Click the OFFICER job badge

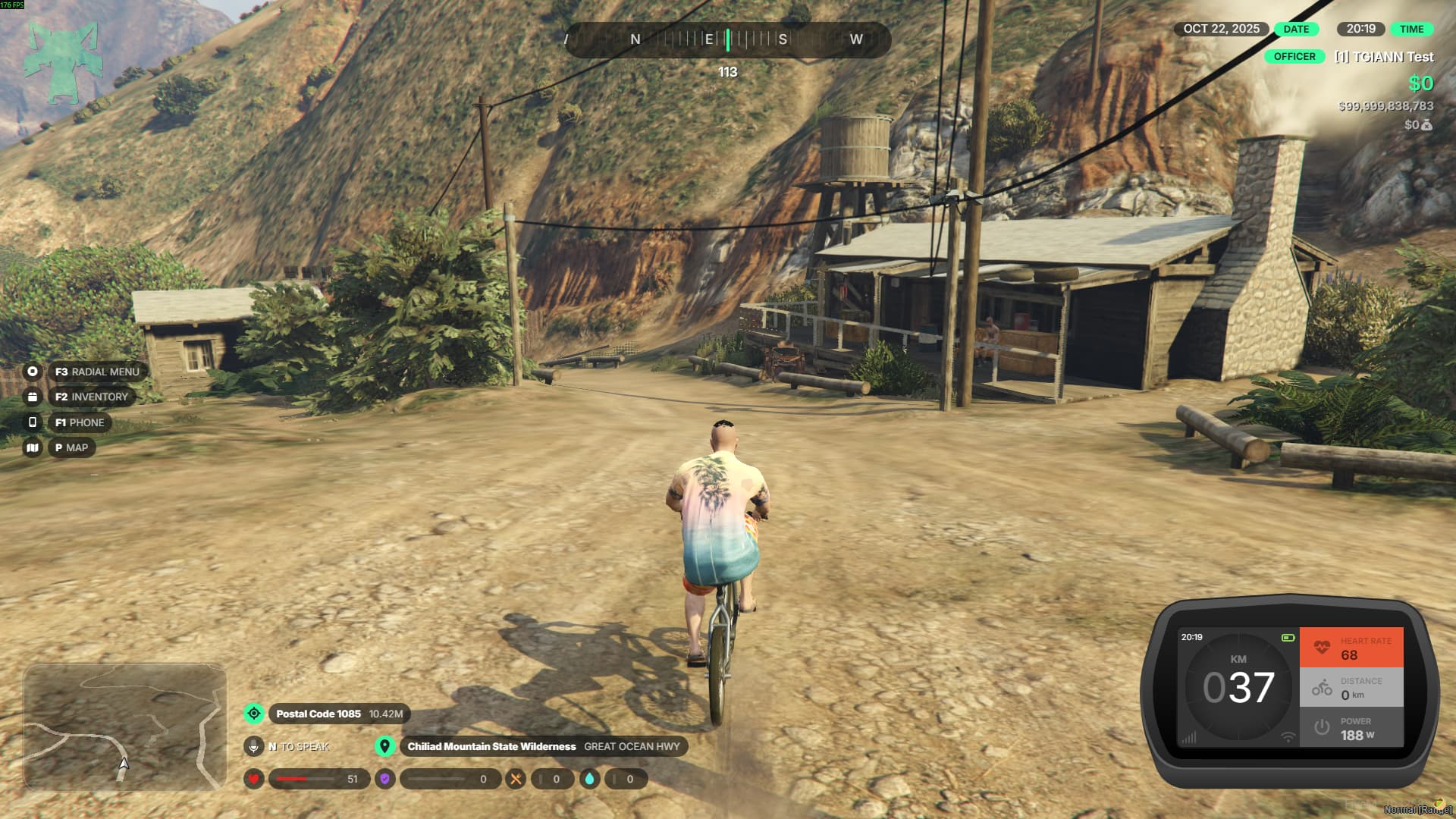coord(1294,56)
